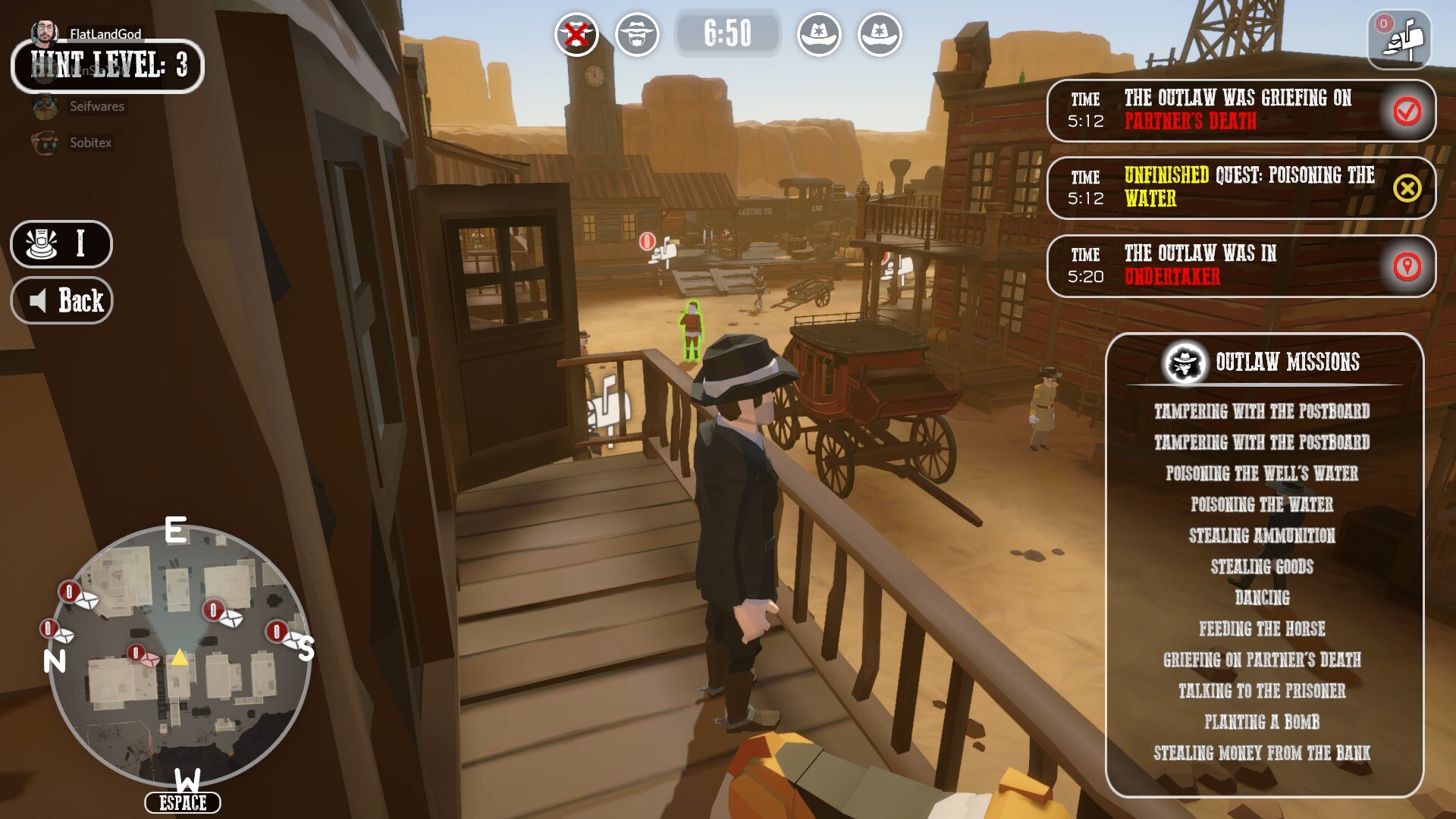The width and height of the screenshot is (1456, 819).
Task: Select Stealing Money From The Bank mission
Action: coord(1263,754)
